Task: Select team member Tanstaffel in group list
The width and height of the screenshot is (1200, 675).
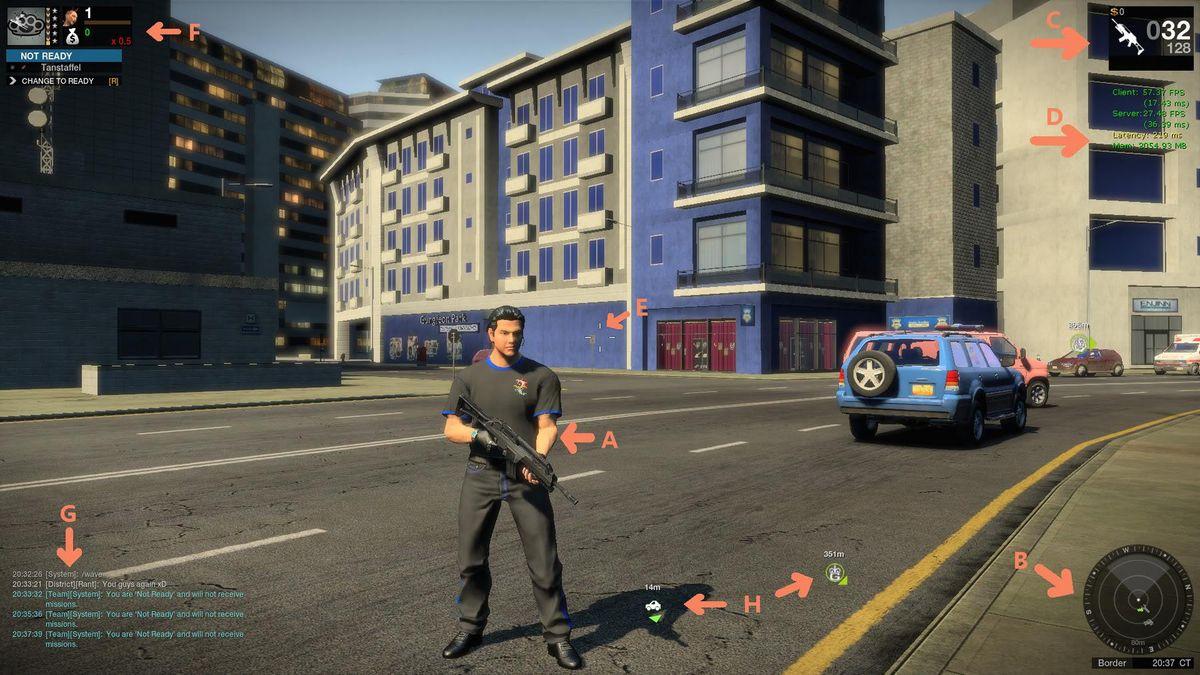Action: pyautogui.click(x=62, y=68)
